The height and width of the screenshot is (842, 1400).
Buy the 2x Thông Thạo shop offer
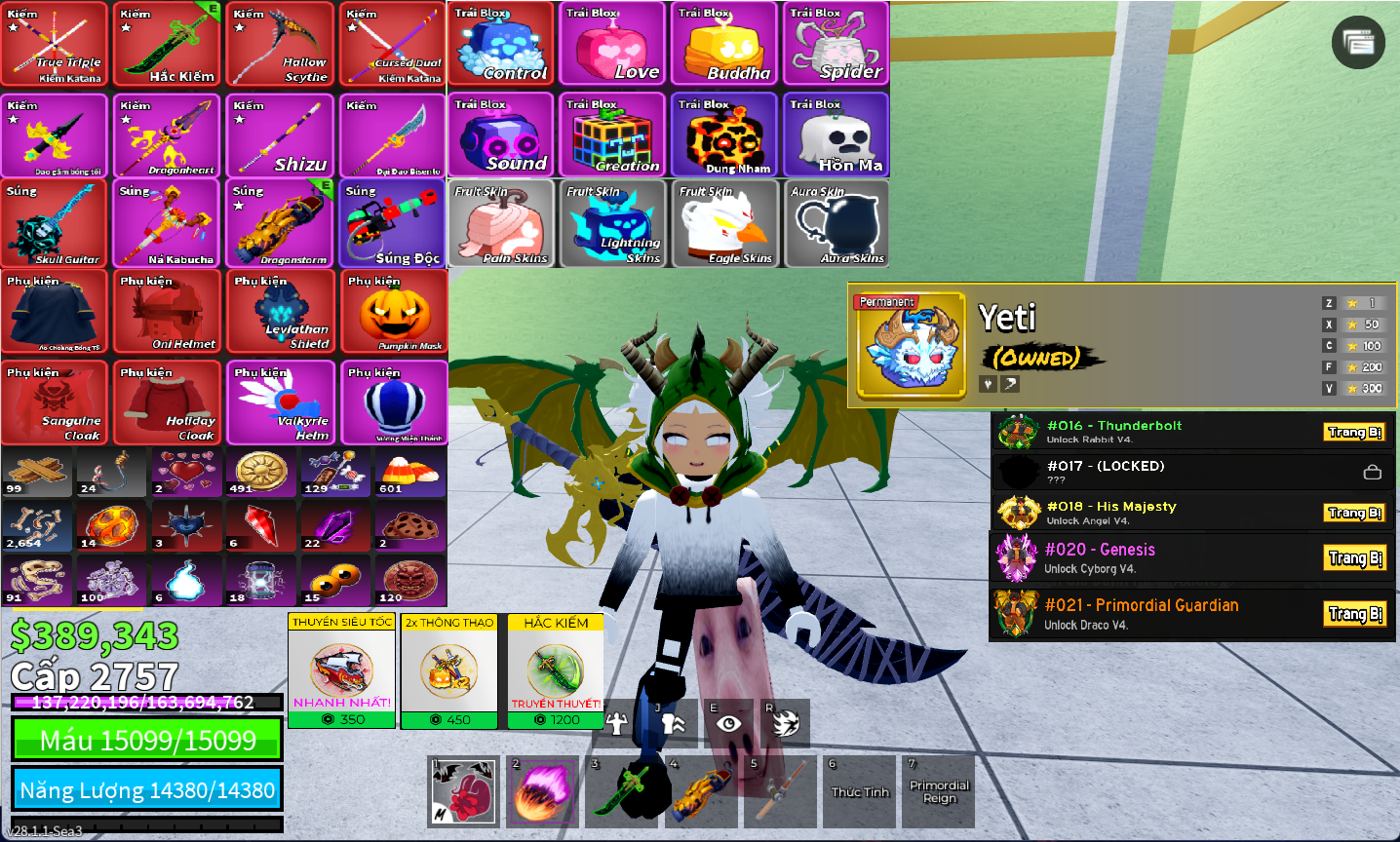(x=449, y=670)
